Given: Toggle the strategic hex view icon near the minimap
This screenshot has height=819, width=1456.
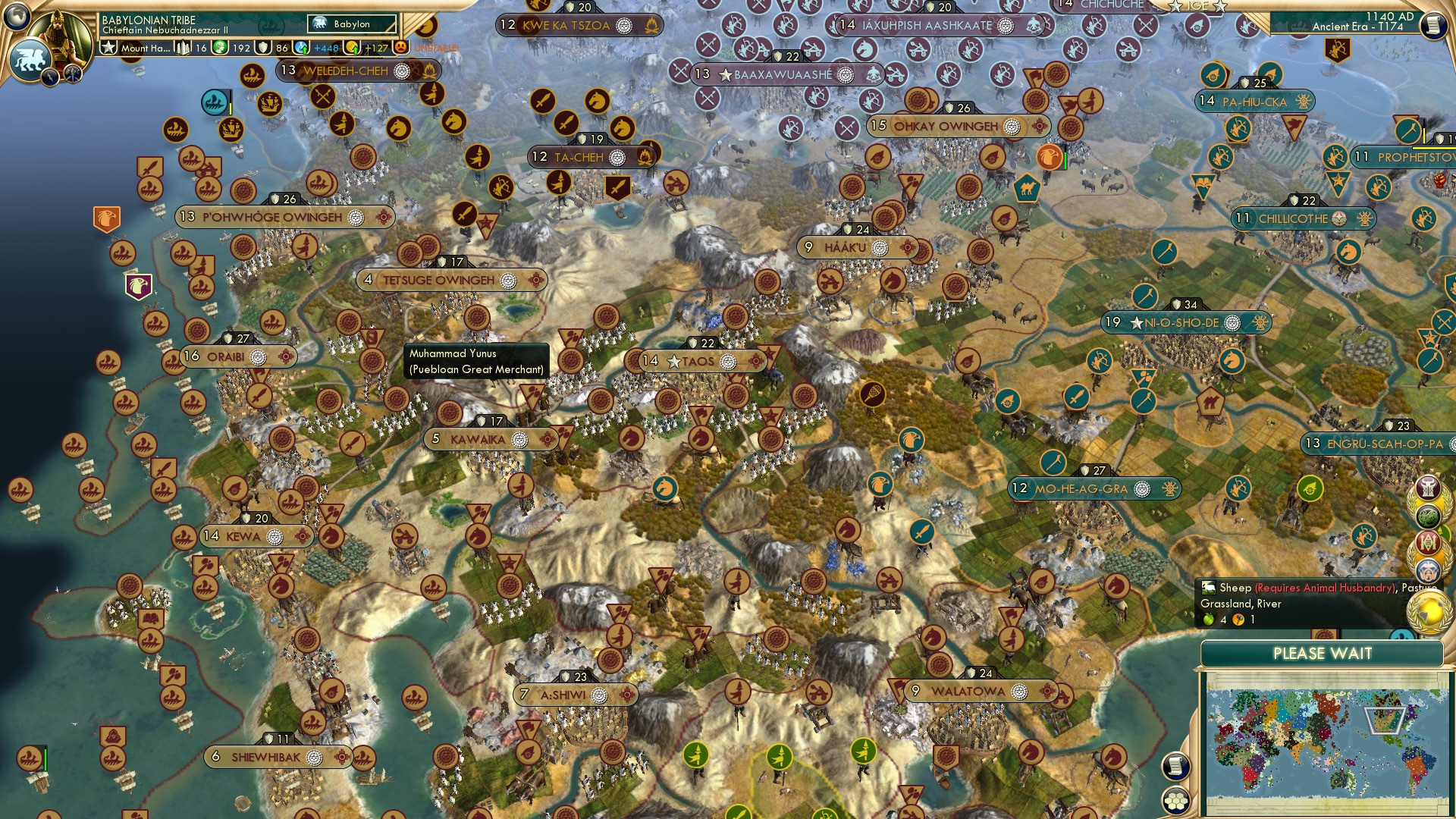Looking at the screenshot, I should pos(1176,802).
